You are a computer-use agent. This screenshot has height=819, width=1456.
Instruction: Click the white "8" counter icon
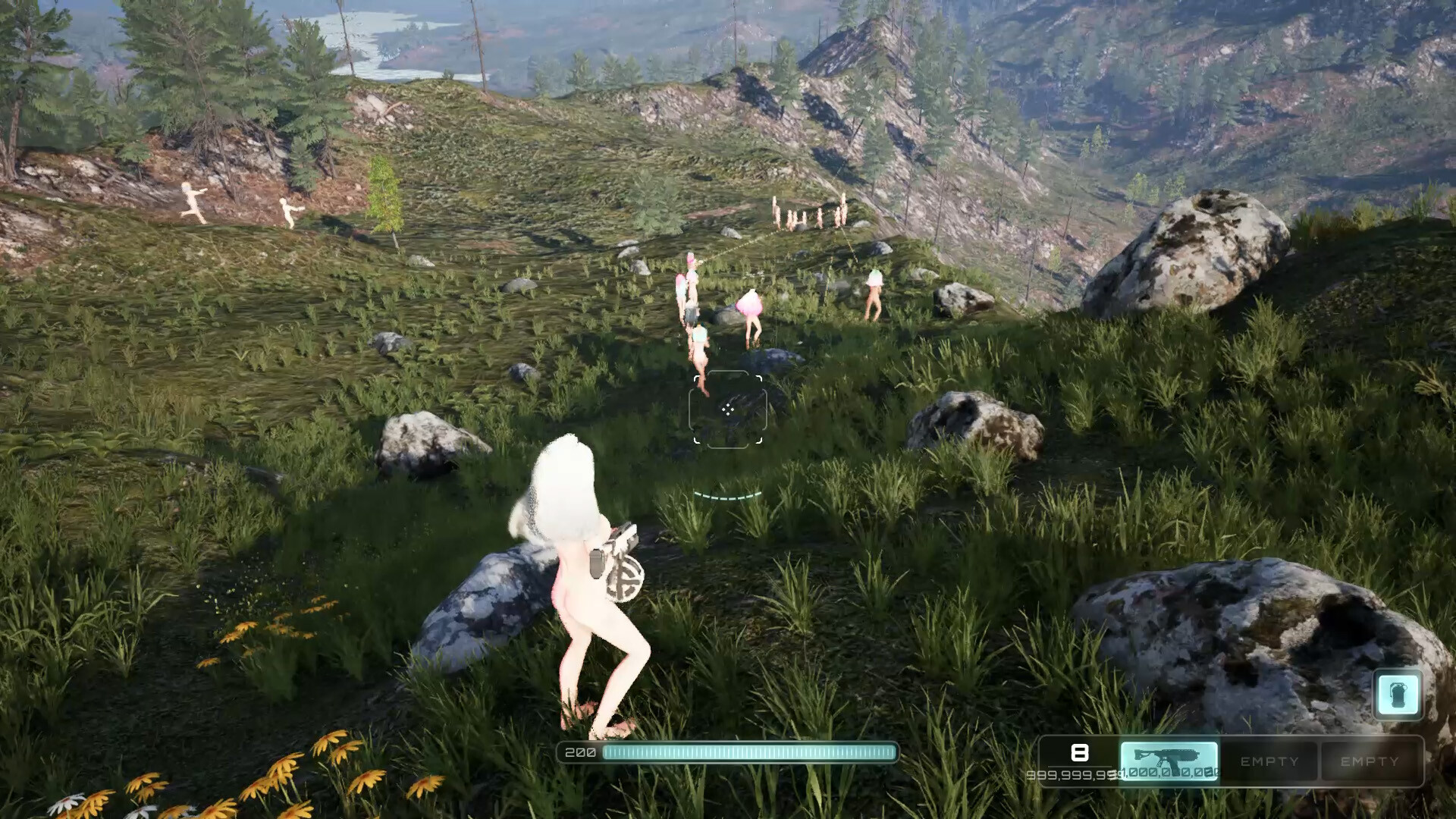click(x=1080, y=753)
